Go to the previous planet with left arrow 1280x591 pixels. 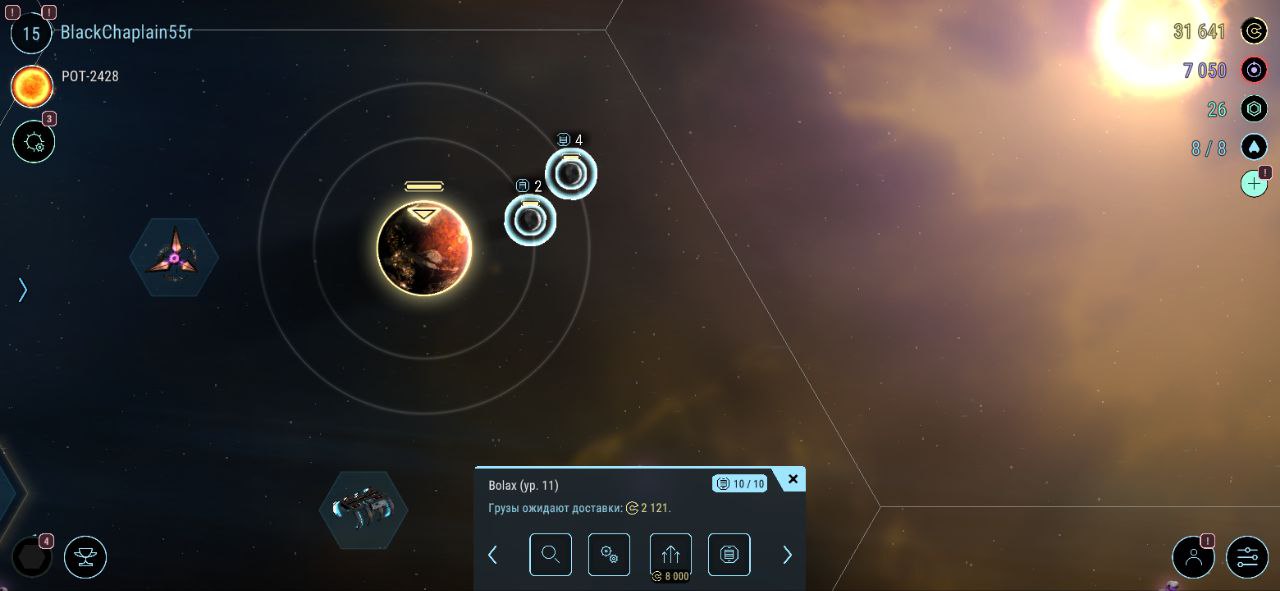(492, 555)
